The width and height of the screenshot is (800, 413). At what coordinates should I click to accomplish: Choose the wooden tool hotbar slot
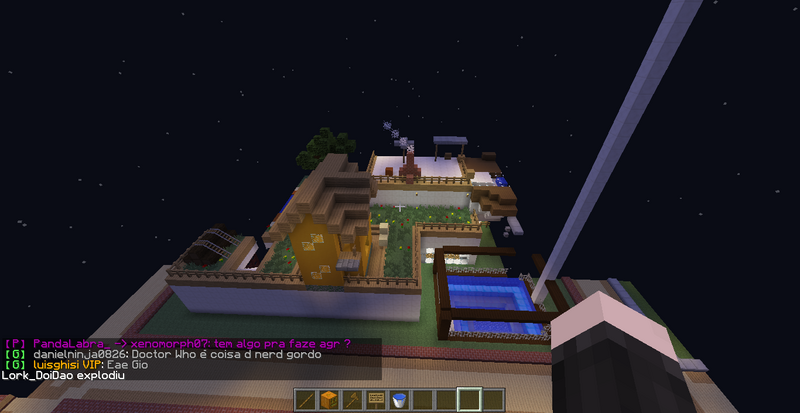click(x=354, y=400)
